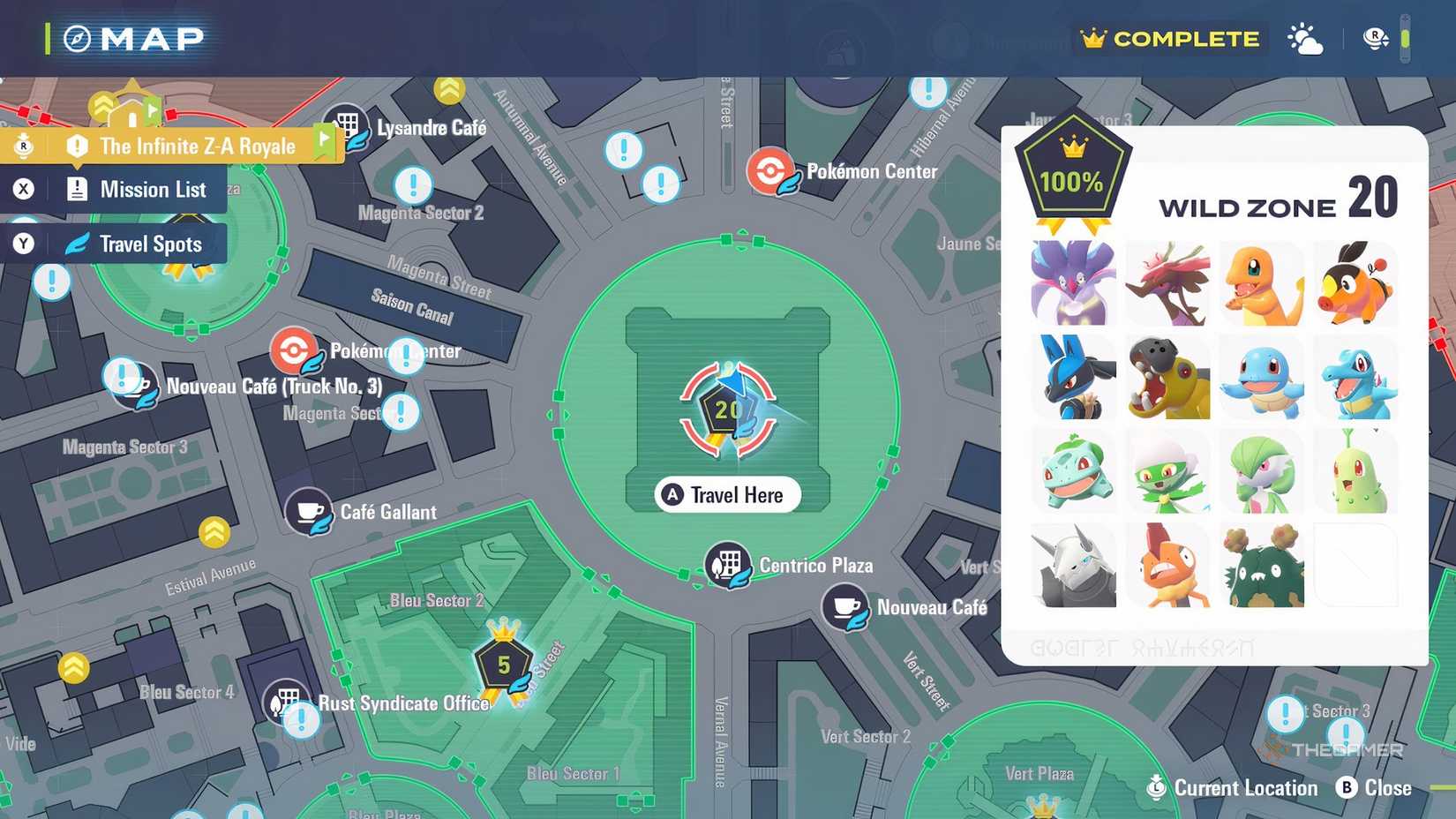Select the Charmander thumbnail in the Wild Zone panel
The image size is (1456, 819).
(x=1263, y=282)
